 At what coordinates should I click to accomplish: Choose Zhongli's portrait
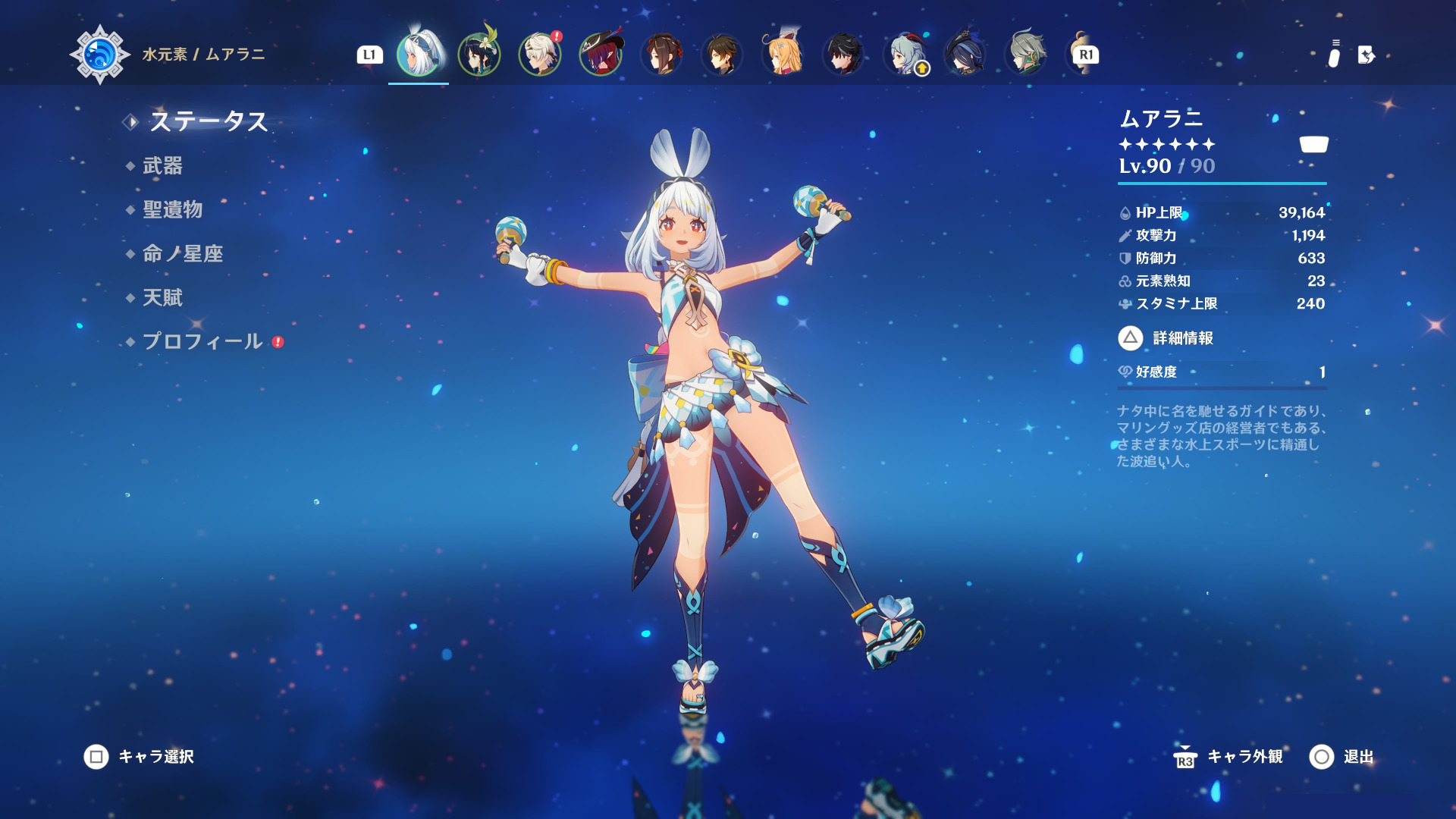coord(722,55)
